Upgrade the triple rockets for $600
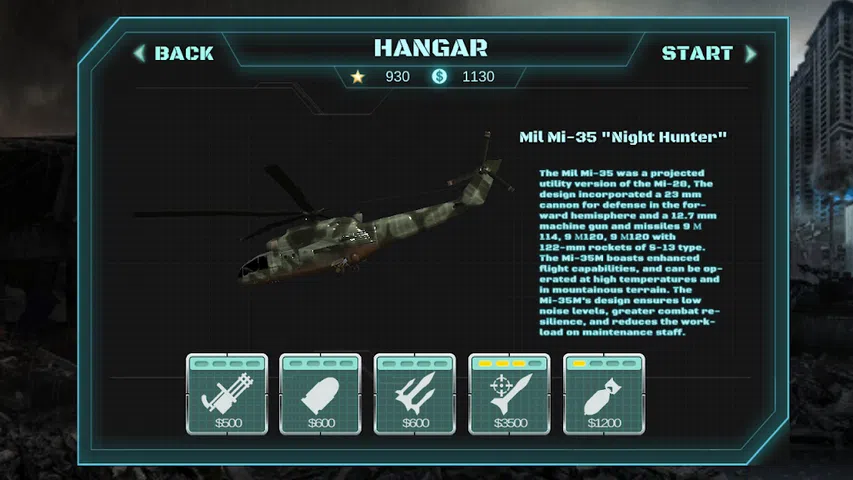853x480 pixels. (414, 395)
